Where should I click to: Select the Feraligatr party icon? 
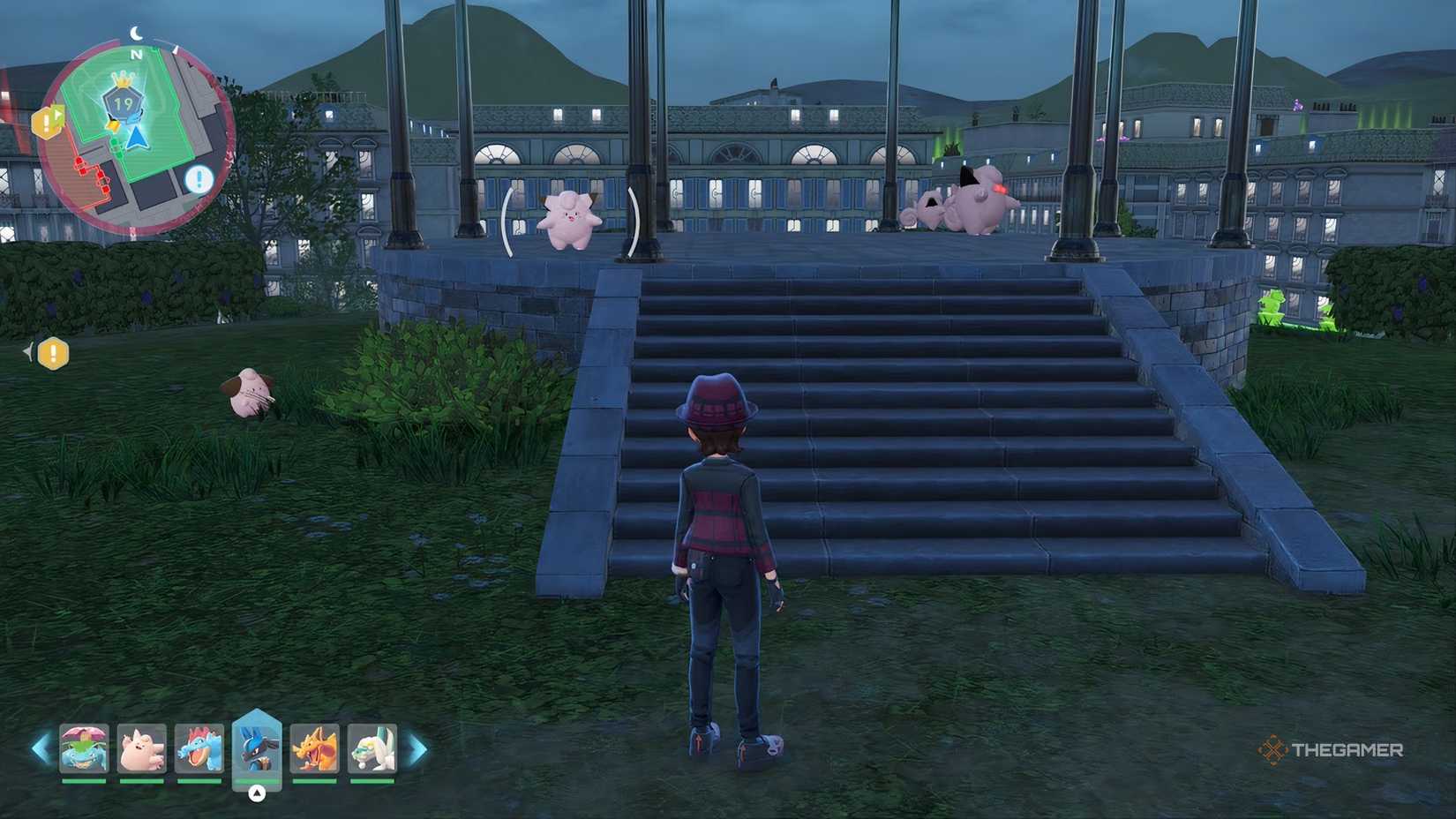point(200,750)
